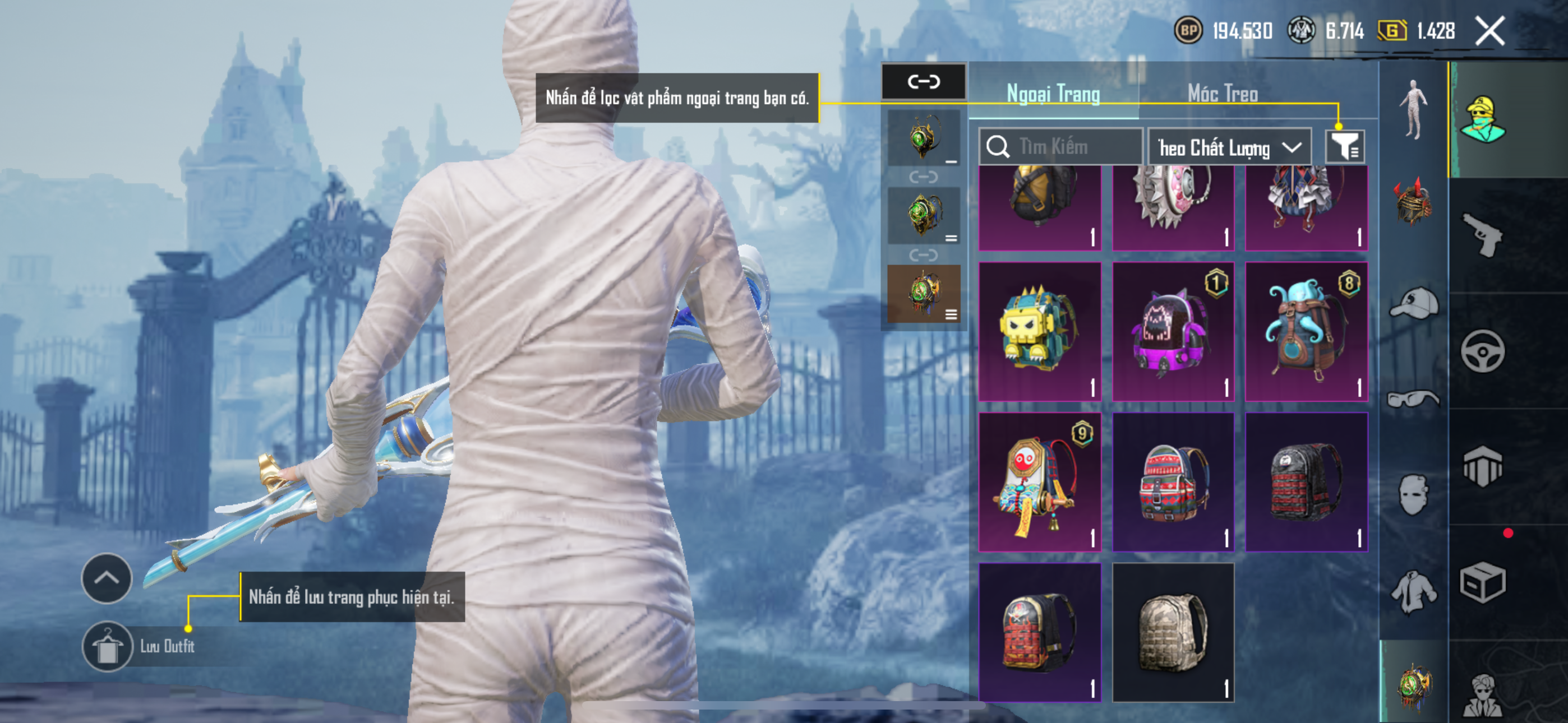Expand the round up-arrow panel button

coord(107,578)
